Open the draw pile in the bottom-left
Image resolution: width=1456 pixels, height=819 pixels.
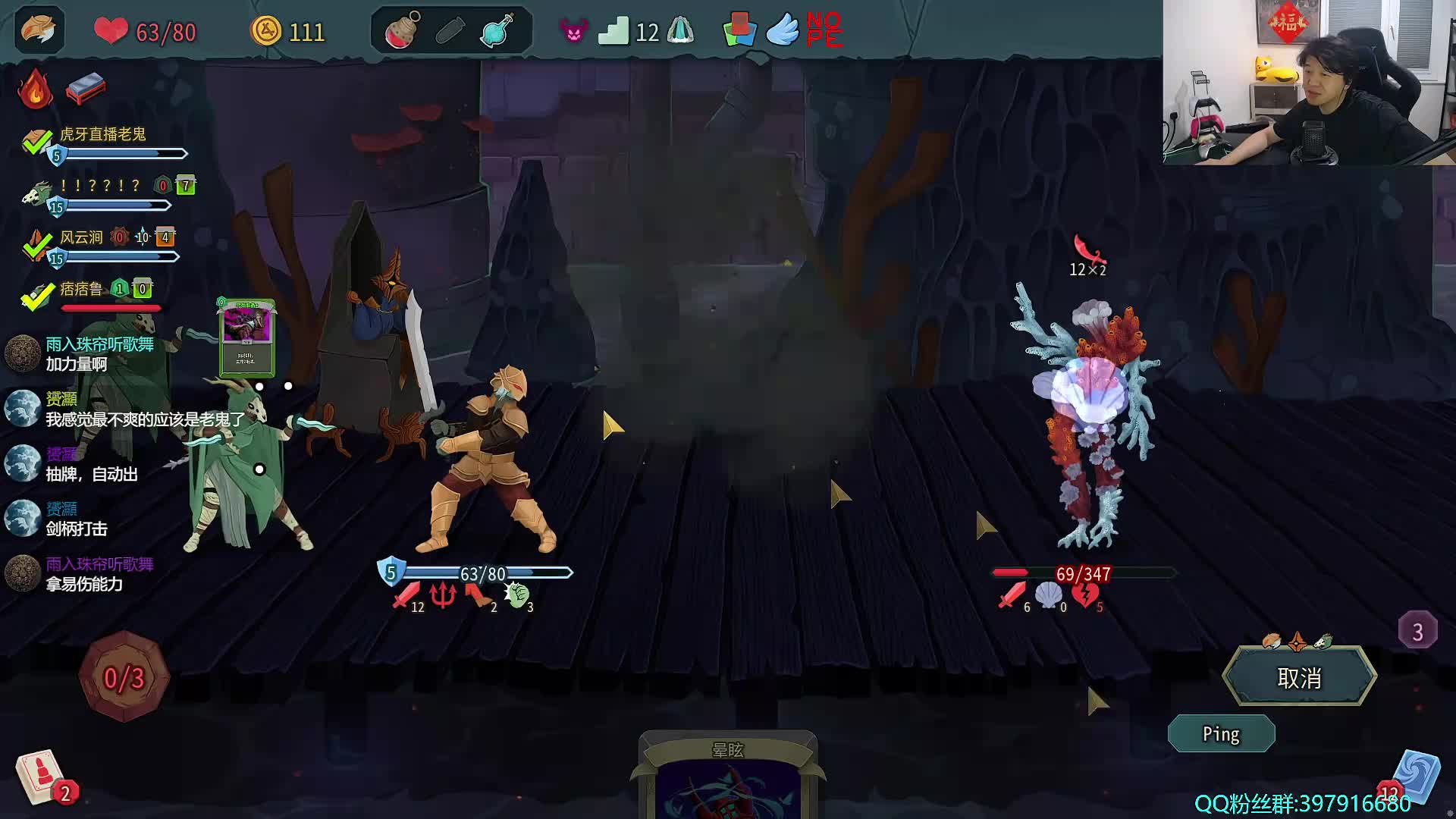coord(42,777)
